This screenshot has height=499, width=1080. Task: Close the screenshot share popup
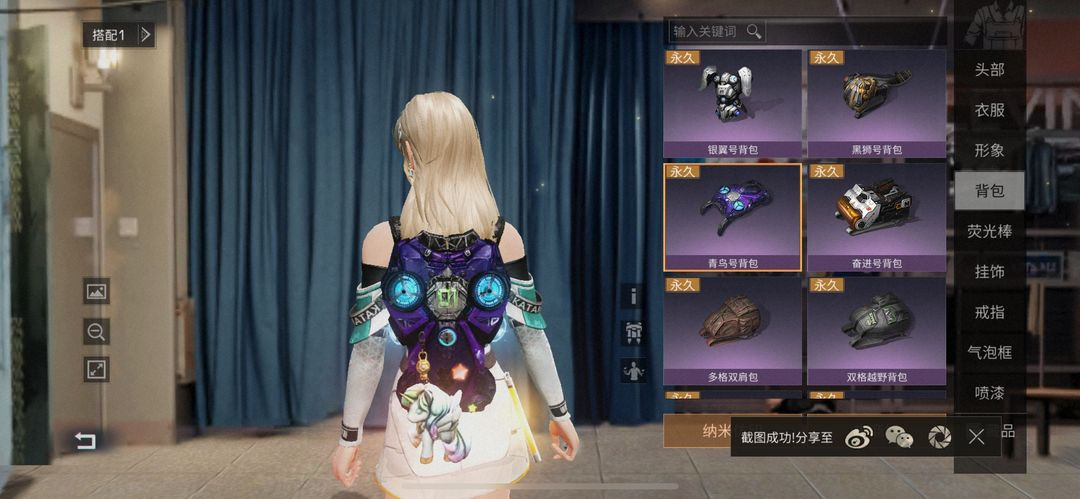(977, 436)
